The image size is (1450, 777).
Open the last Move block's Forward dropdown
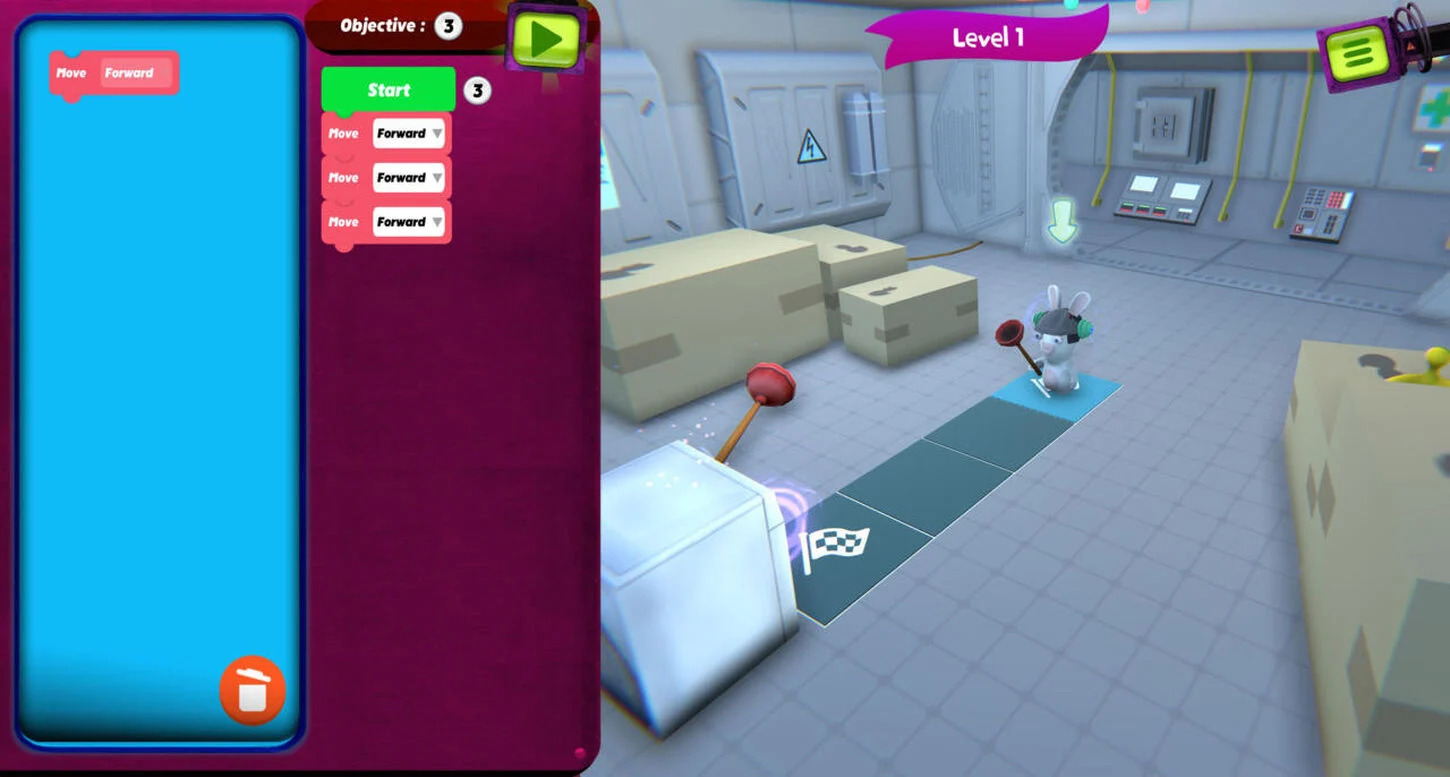pos(407,221)
